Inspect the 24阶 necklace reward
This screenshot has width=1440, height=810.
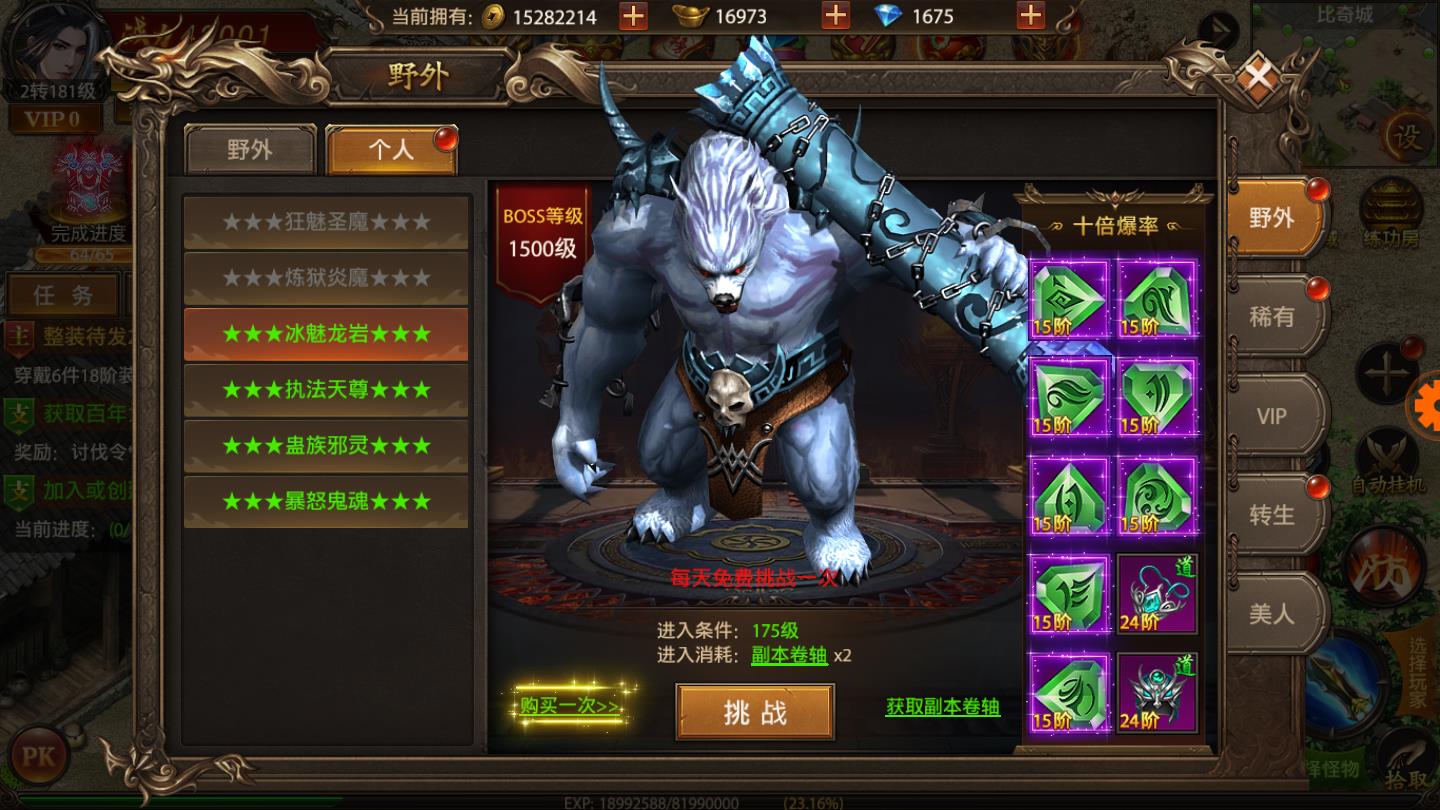(1157, 594)
